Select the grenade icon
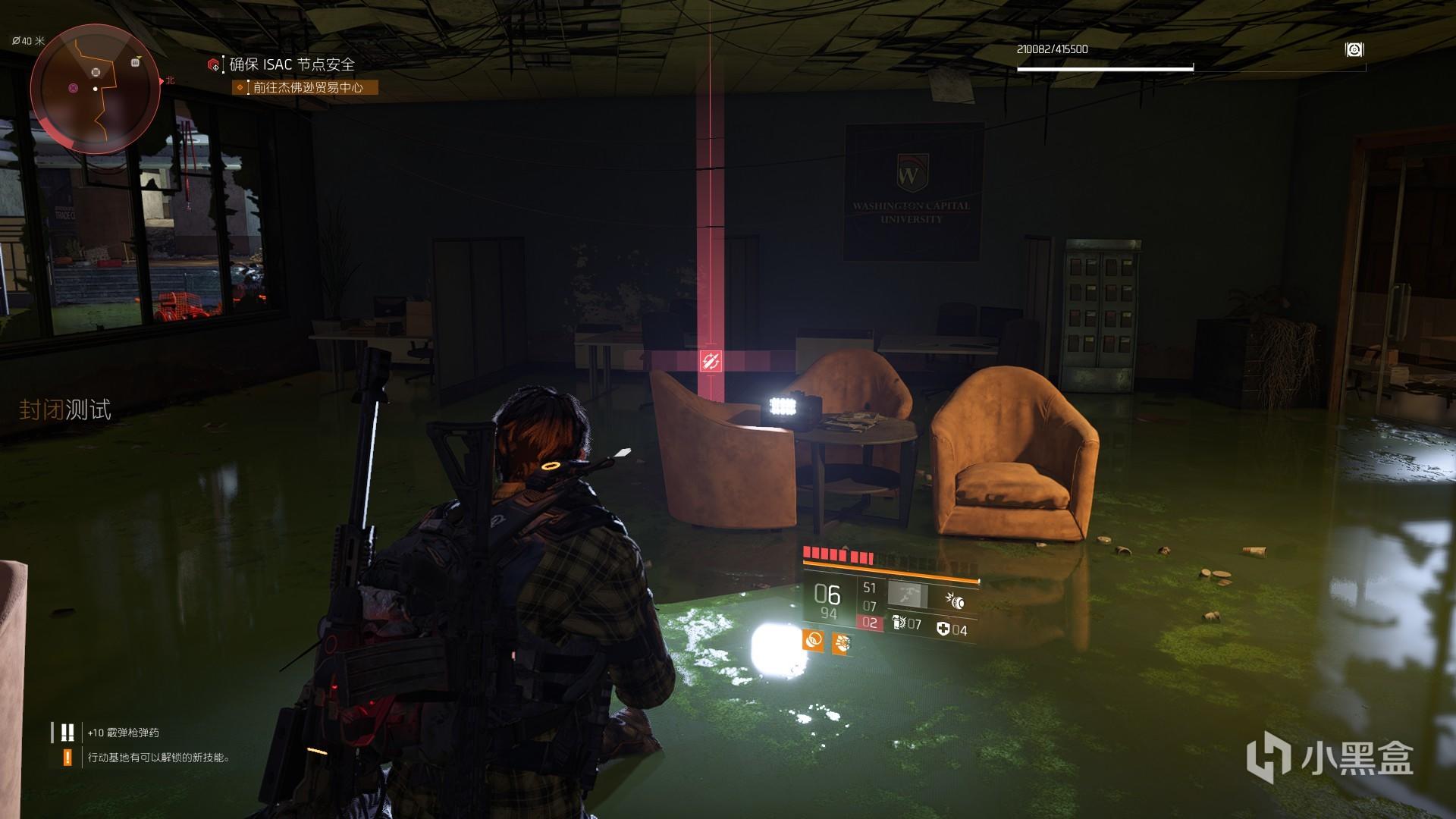 (x=955, y=601)
